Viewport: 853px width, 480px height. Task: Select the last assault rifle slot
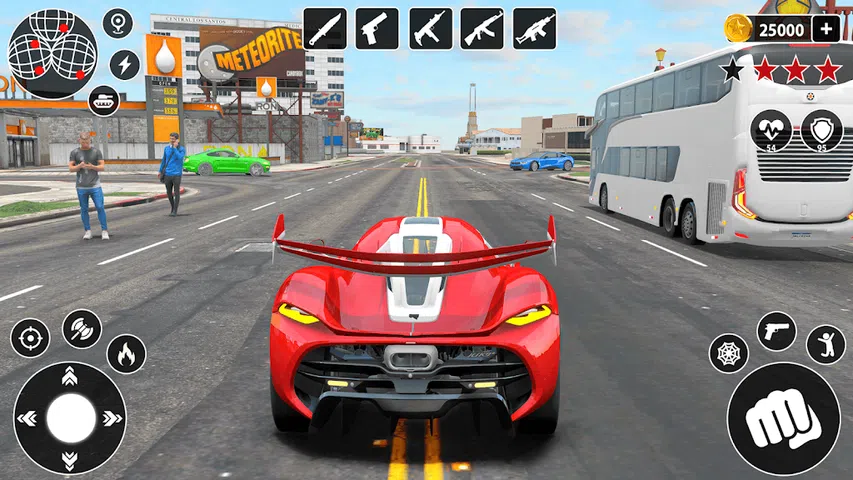click(x=535, y=28)
